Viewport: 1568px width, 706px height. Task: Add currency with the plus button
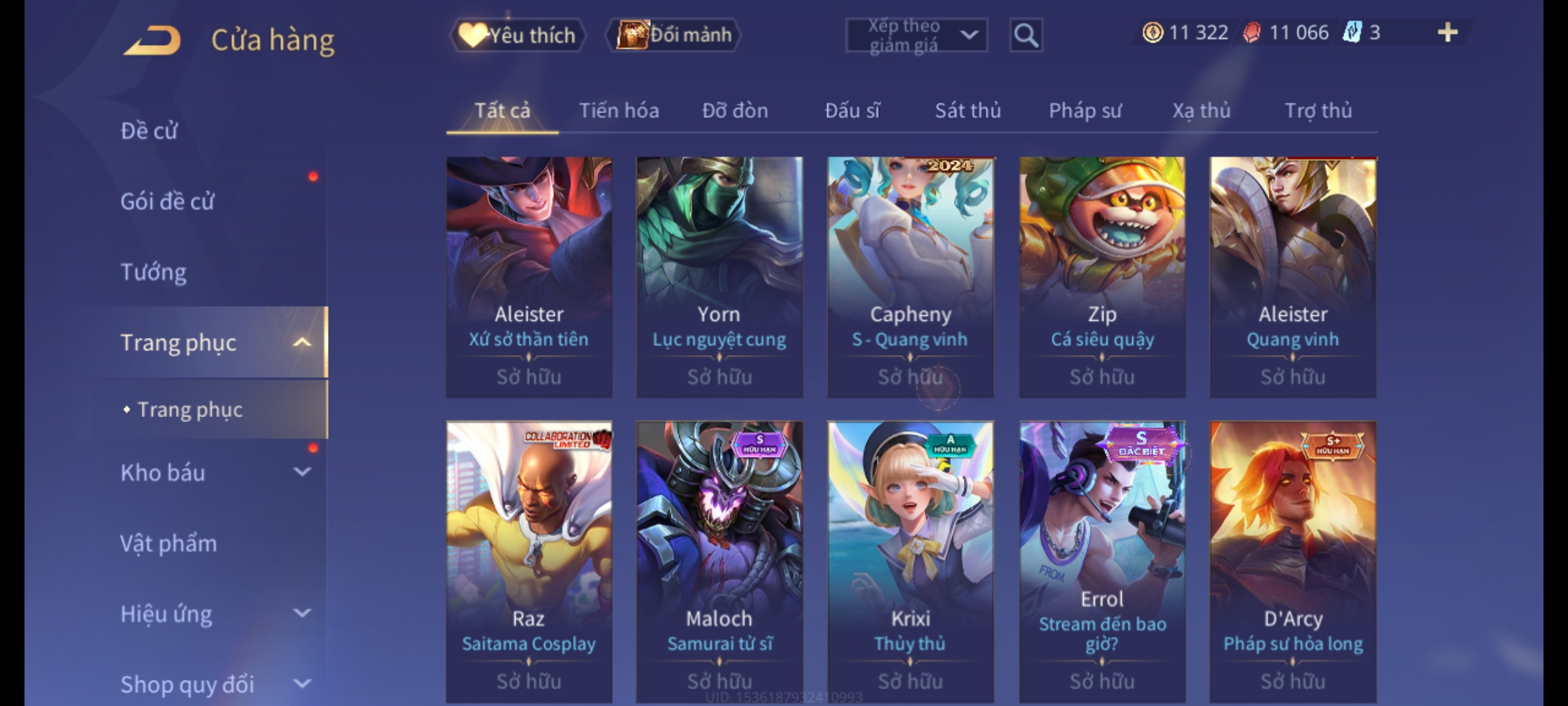coord(1447,33)
